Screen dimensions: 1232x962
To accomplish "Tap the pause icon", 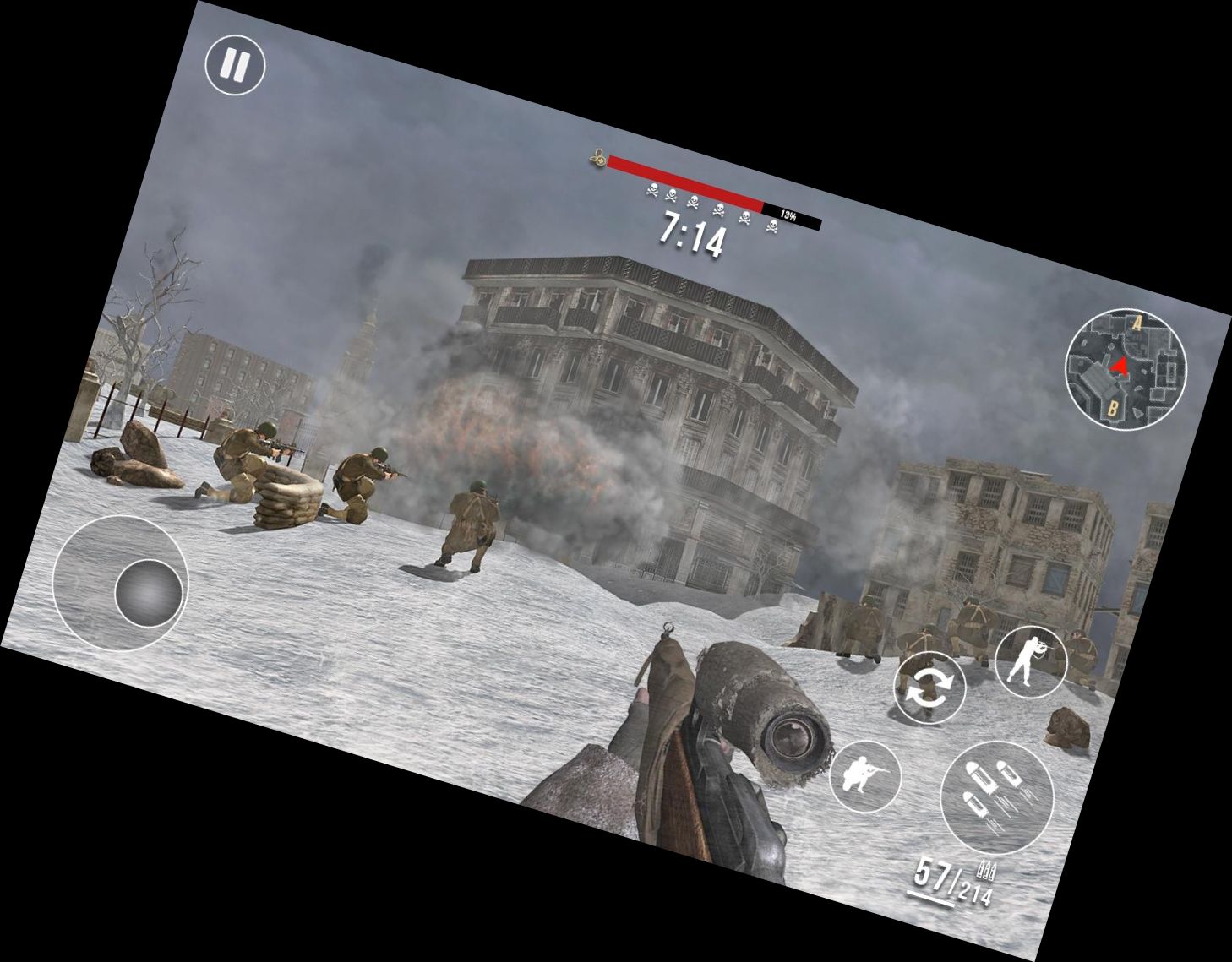I will [x=237, y=65].
